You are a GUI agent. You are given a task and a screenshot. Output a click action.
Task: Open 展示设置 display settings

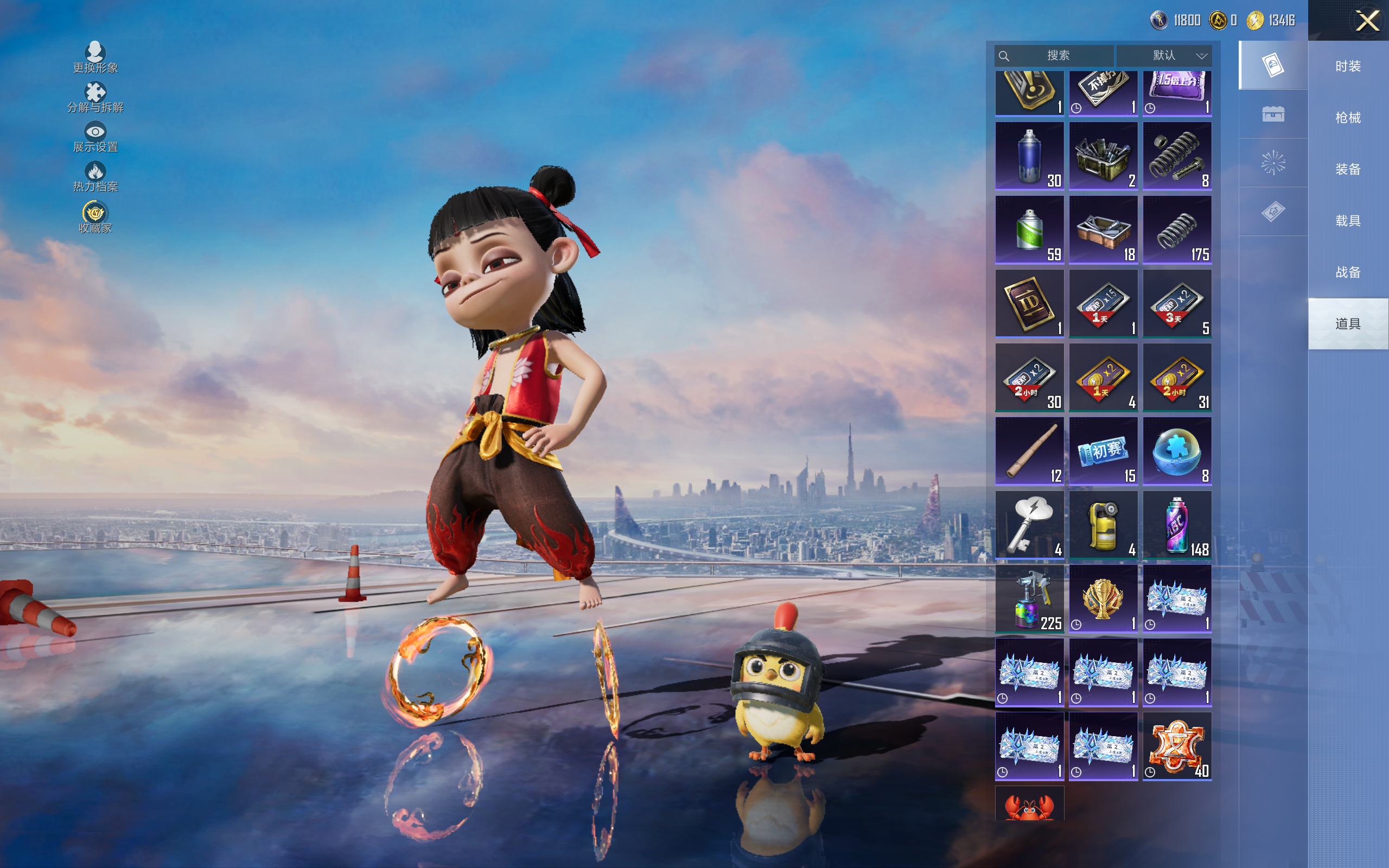point(95,137)
